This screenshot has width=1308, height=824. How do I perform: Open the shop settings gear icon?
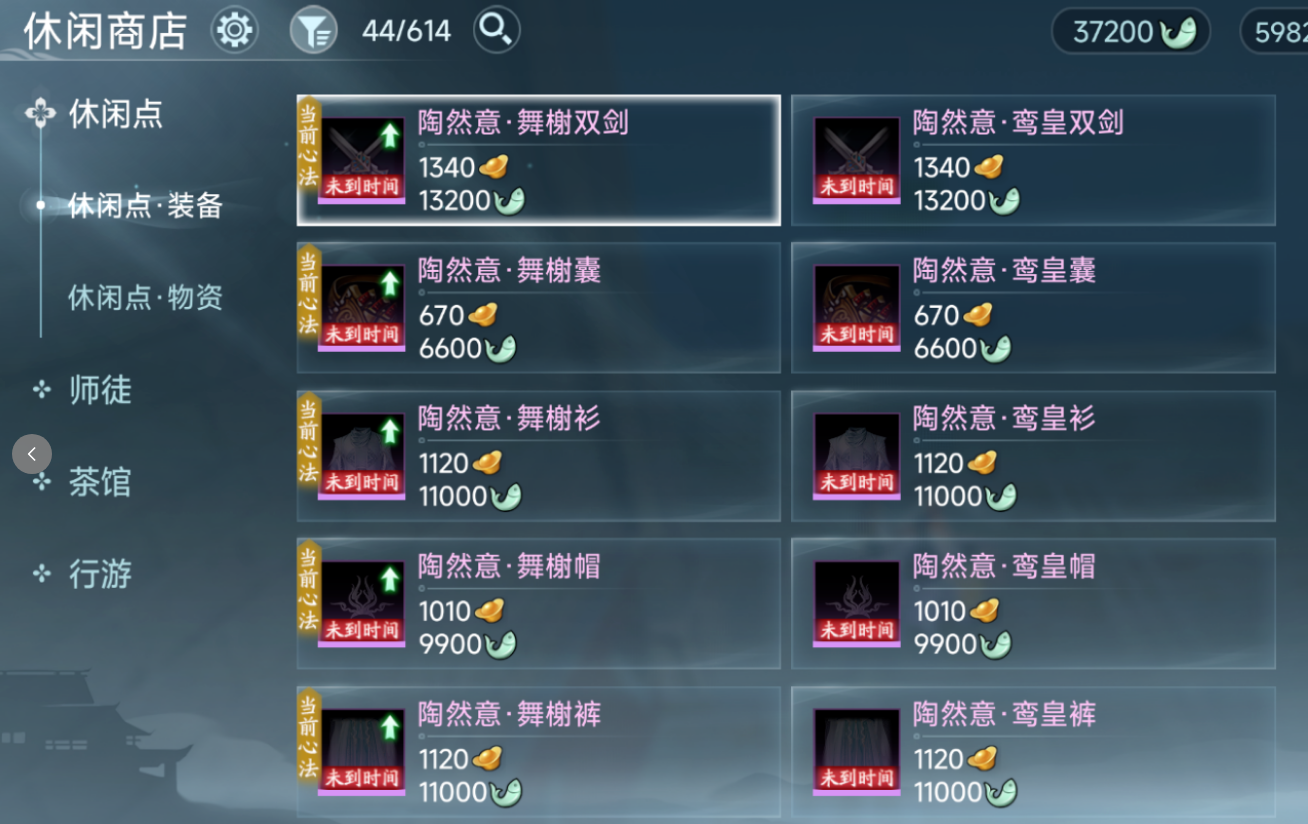pos(233,30)
